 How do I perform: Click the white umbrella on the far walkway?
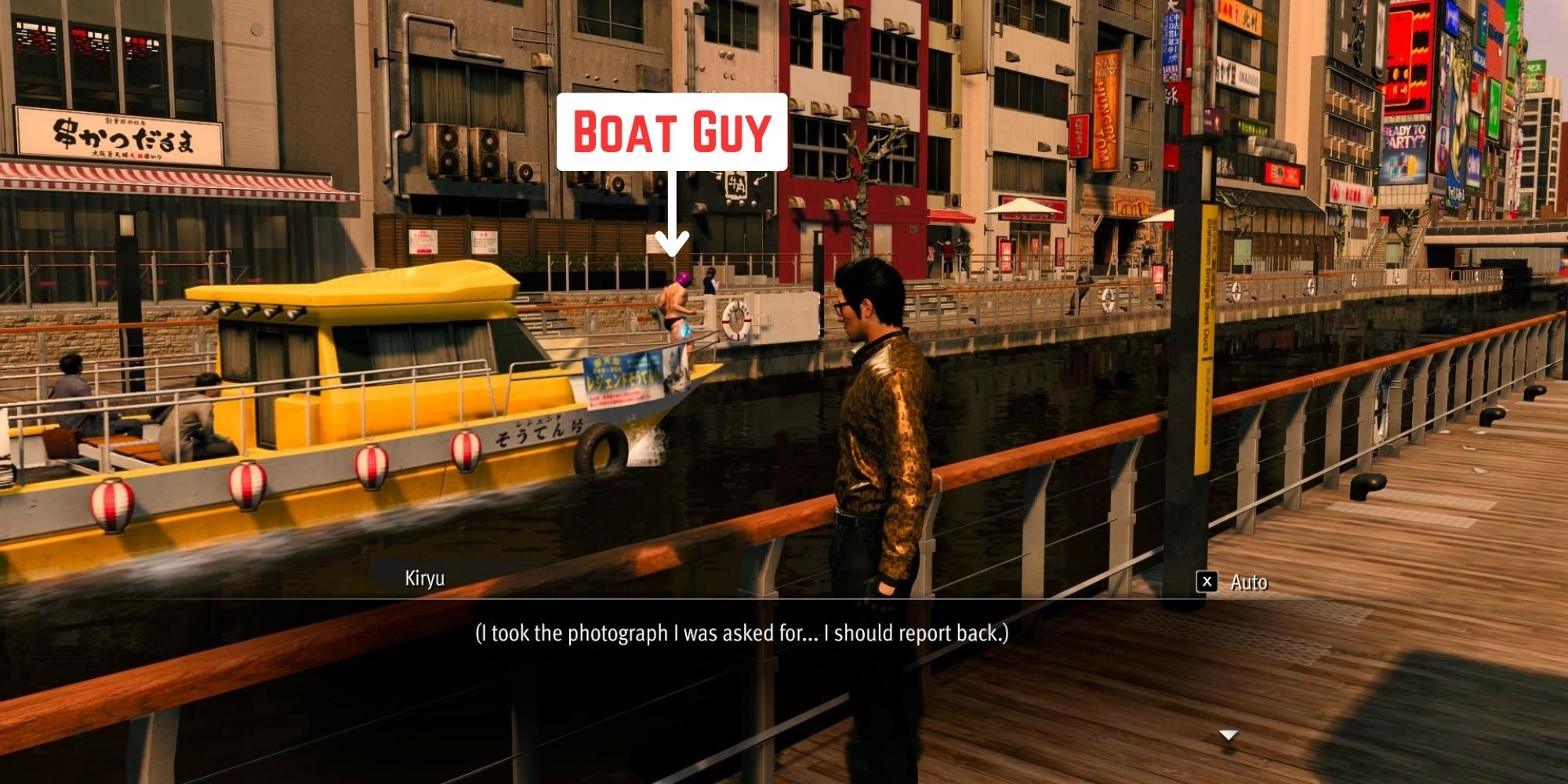click(x=1021, y=205)
